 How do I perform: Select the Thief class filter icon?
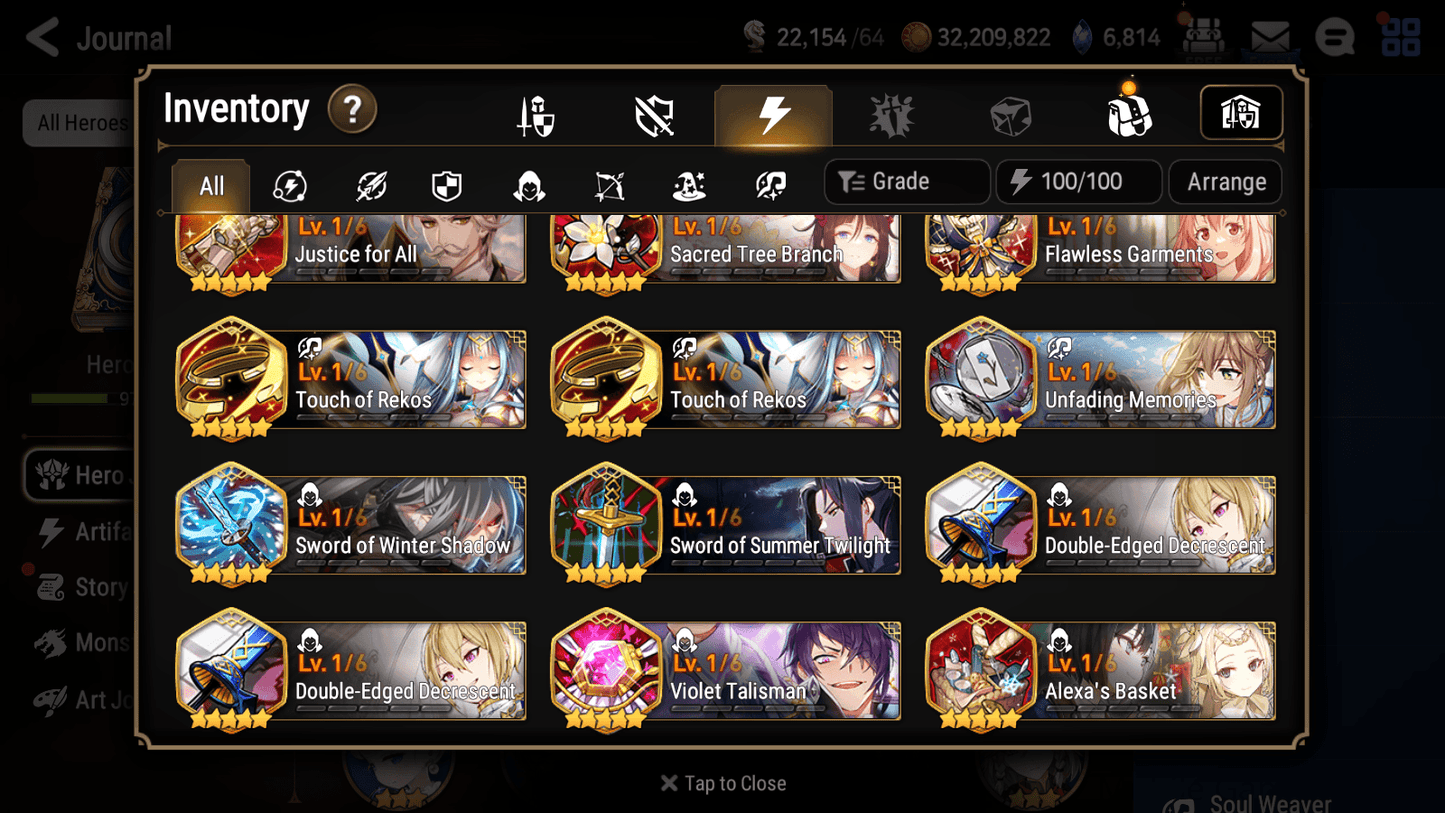527,182
